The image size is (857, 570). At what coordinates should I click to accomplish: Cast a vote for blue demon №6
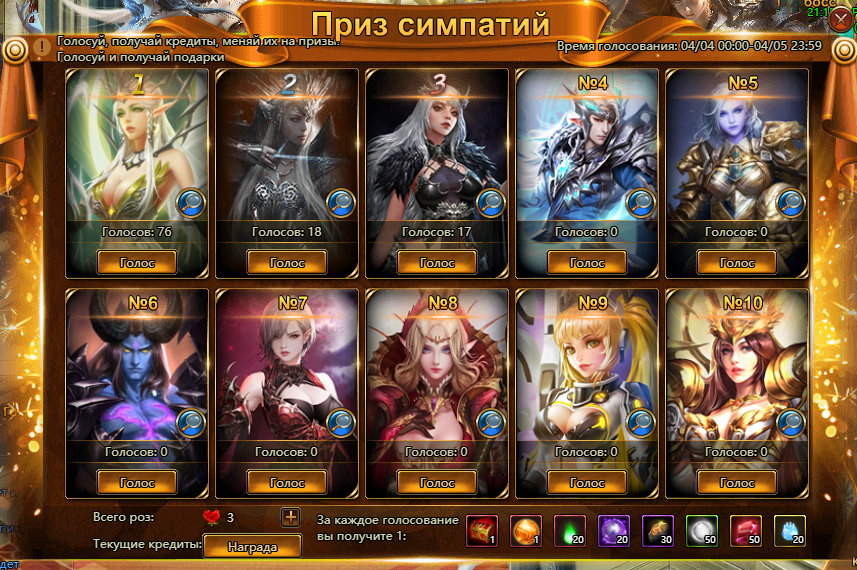[137, 482]
